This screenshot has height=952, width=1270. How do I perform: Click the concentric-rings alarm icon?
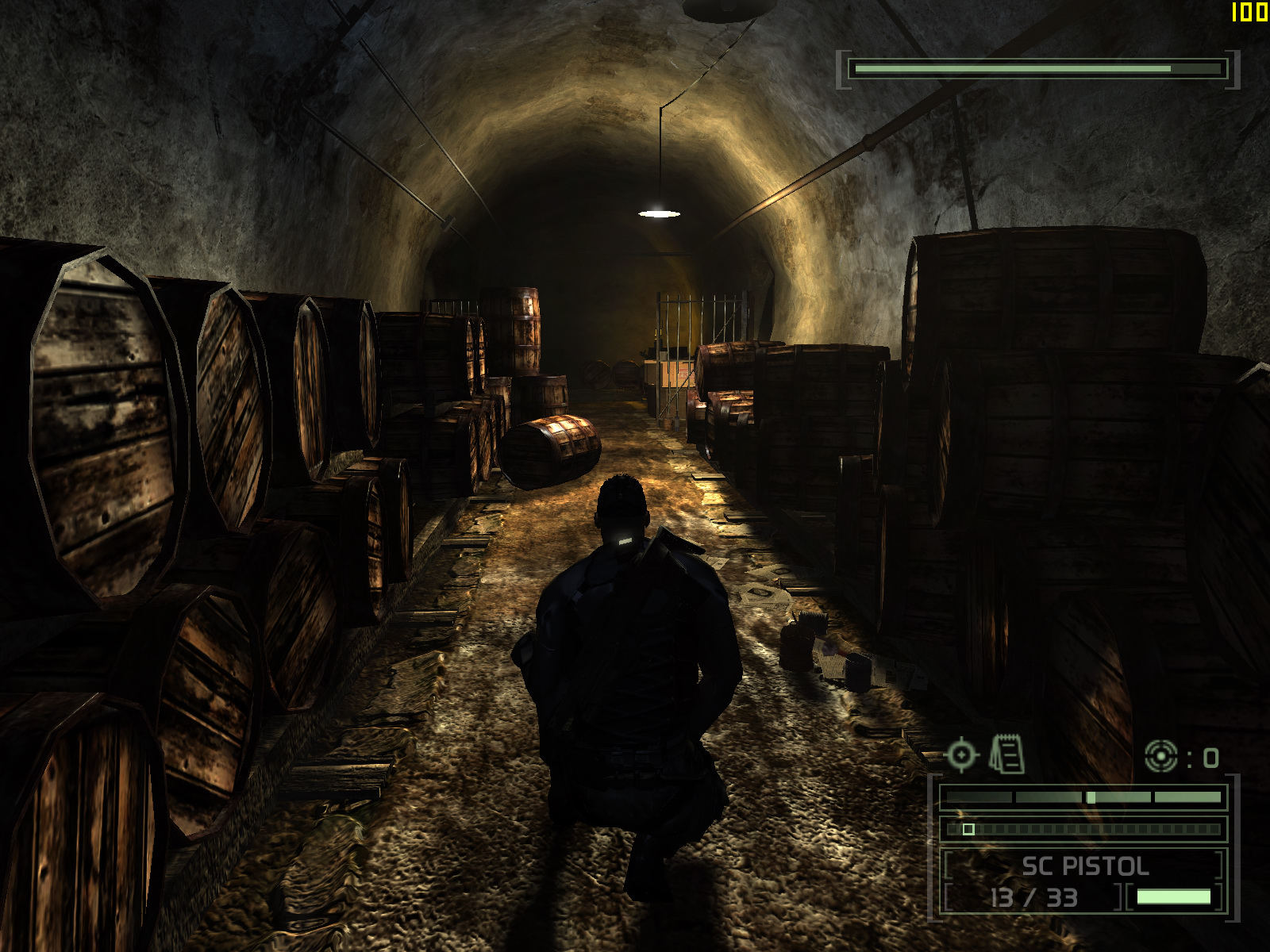(1161, 756)
